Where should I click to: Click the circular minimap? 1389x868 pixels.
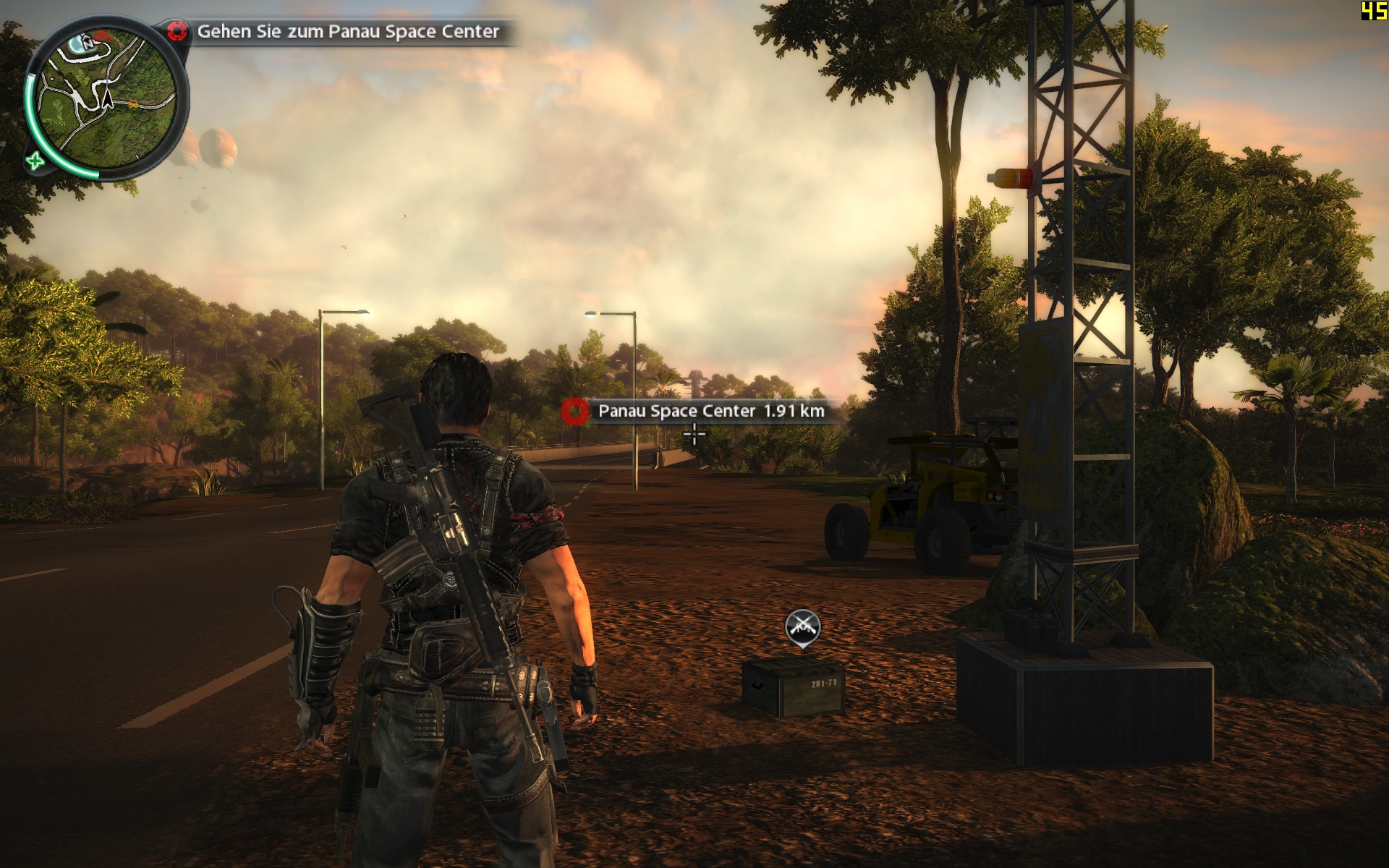[106, 97]
